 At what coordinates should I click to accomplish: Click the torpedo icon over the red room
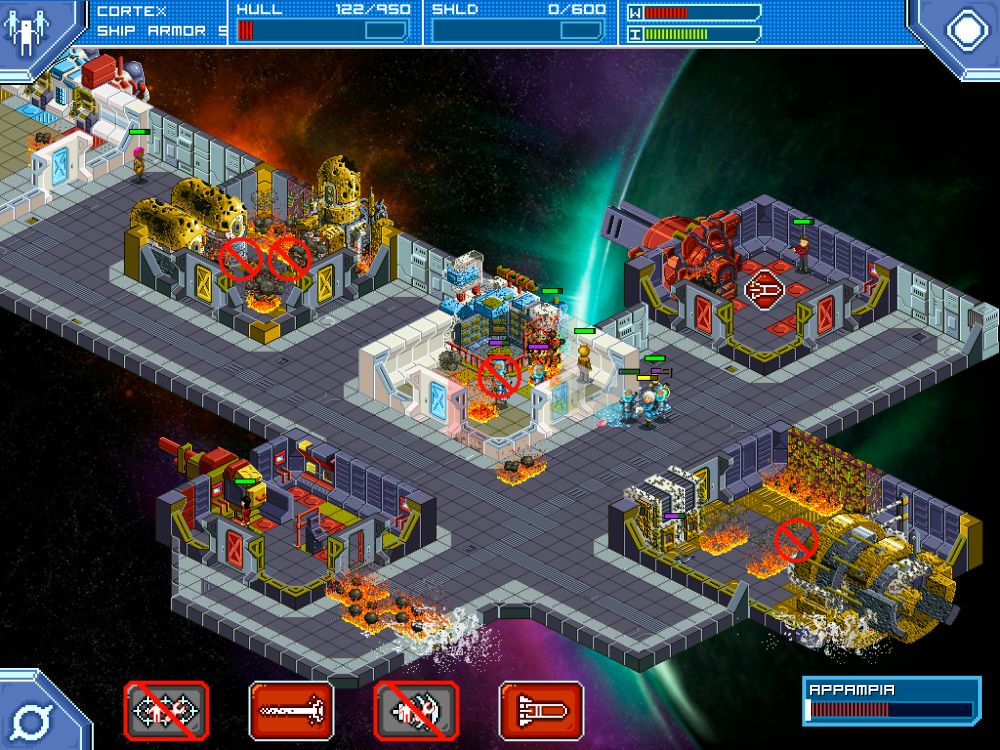765,289
